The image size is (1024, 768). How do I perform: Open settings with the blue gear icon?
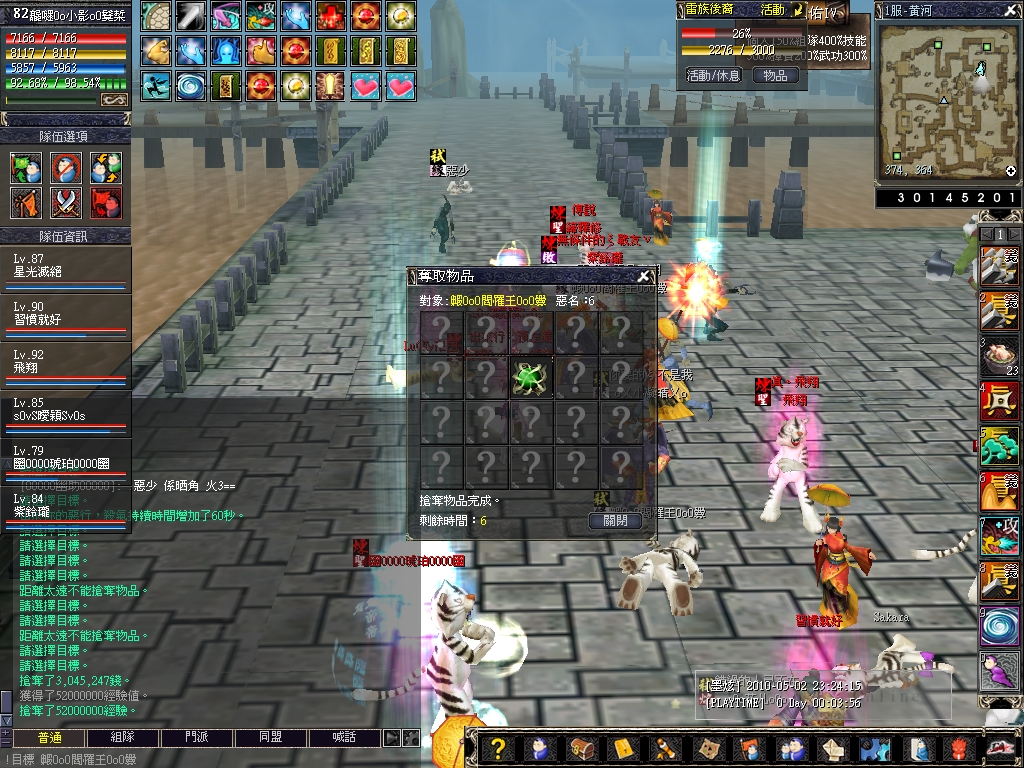876,749
